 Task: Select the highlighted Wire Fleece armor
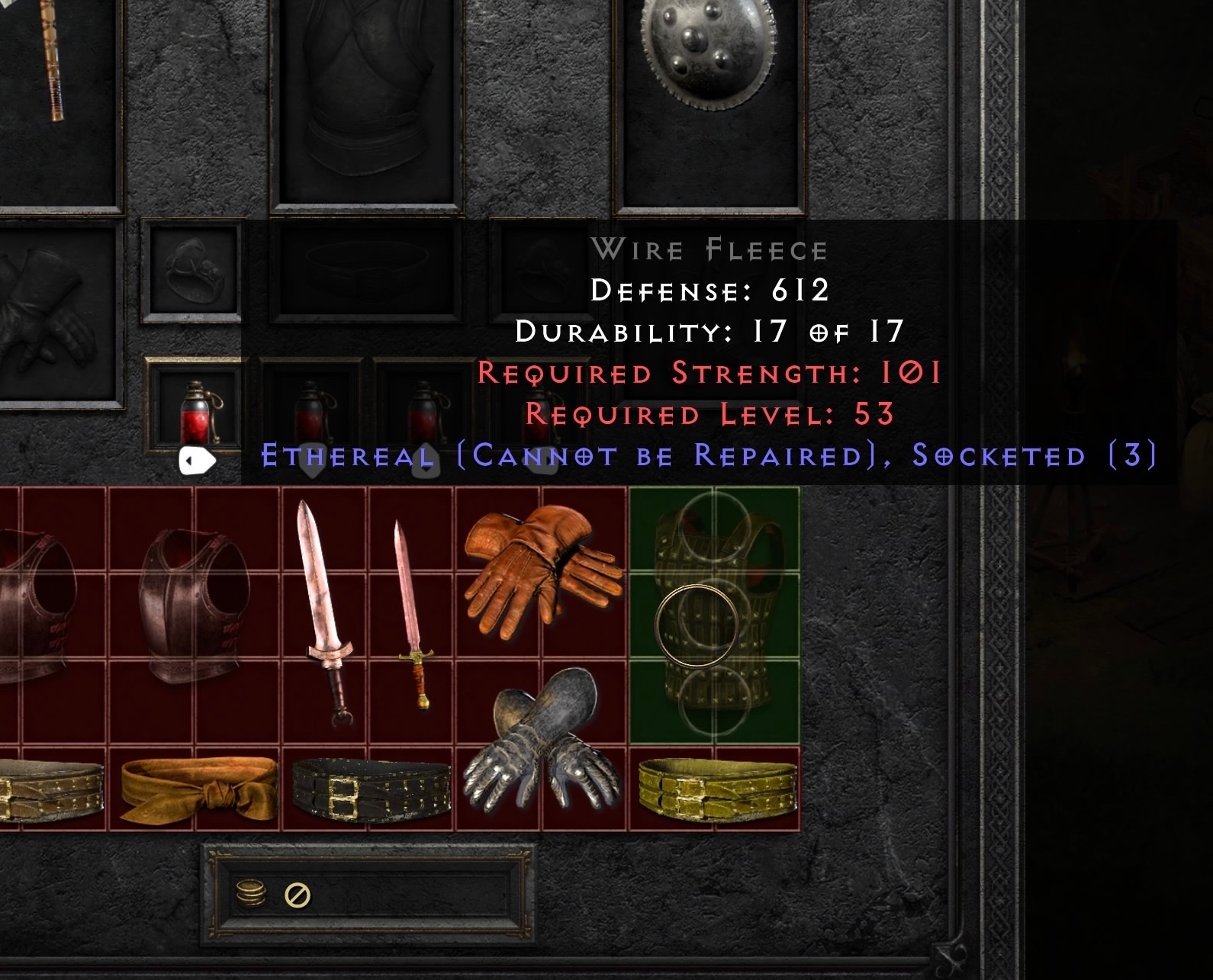coord(717,618)
